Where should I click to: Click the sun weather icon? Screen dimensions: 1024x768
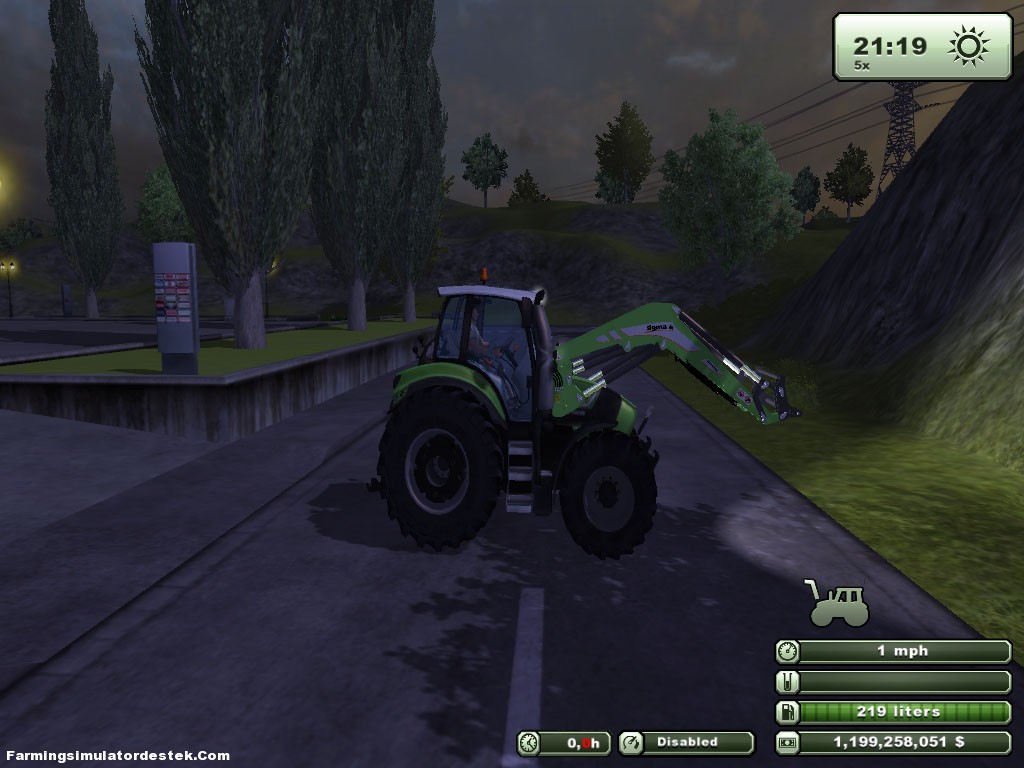point(968,46)
